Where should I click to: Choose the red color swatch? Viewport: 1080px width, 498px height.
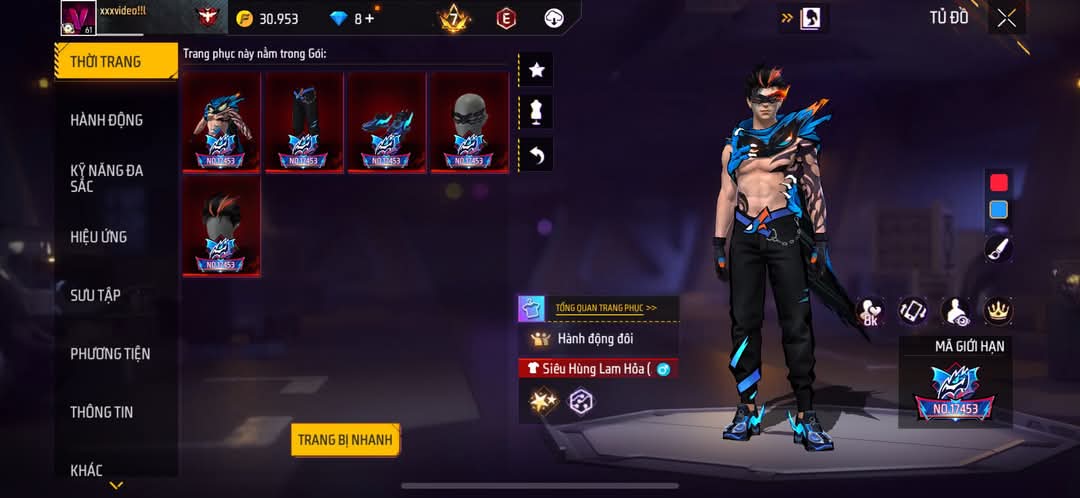[998, 183]
